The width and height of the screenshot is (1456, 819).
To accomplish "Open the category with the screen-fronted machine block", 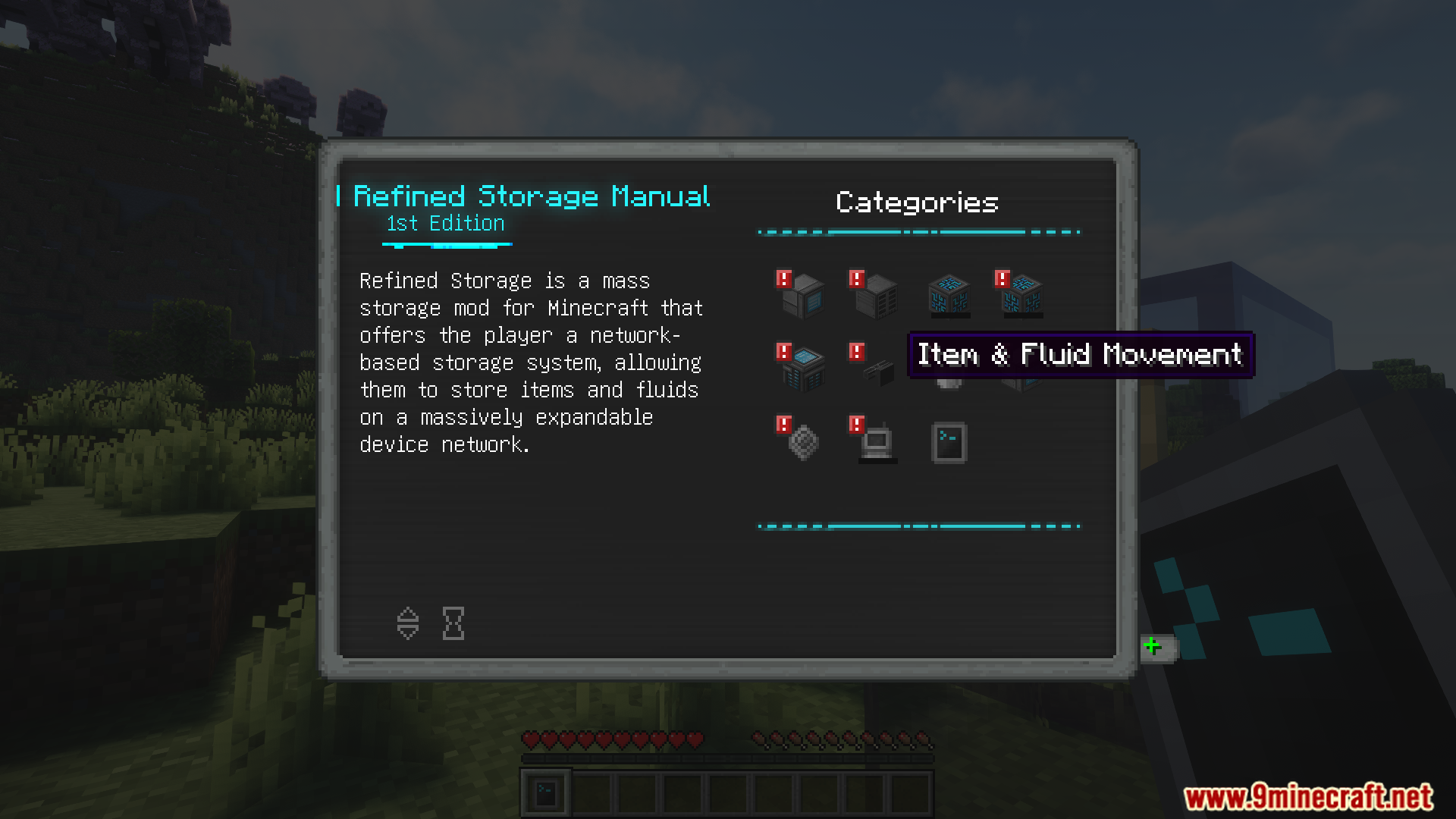I will pos(802,295).
